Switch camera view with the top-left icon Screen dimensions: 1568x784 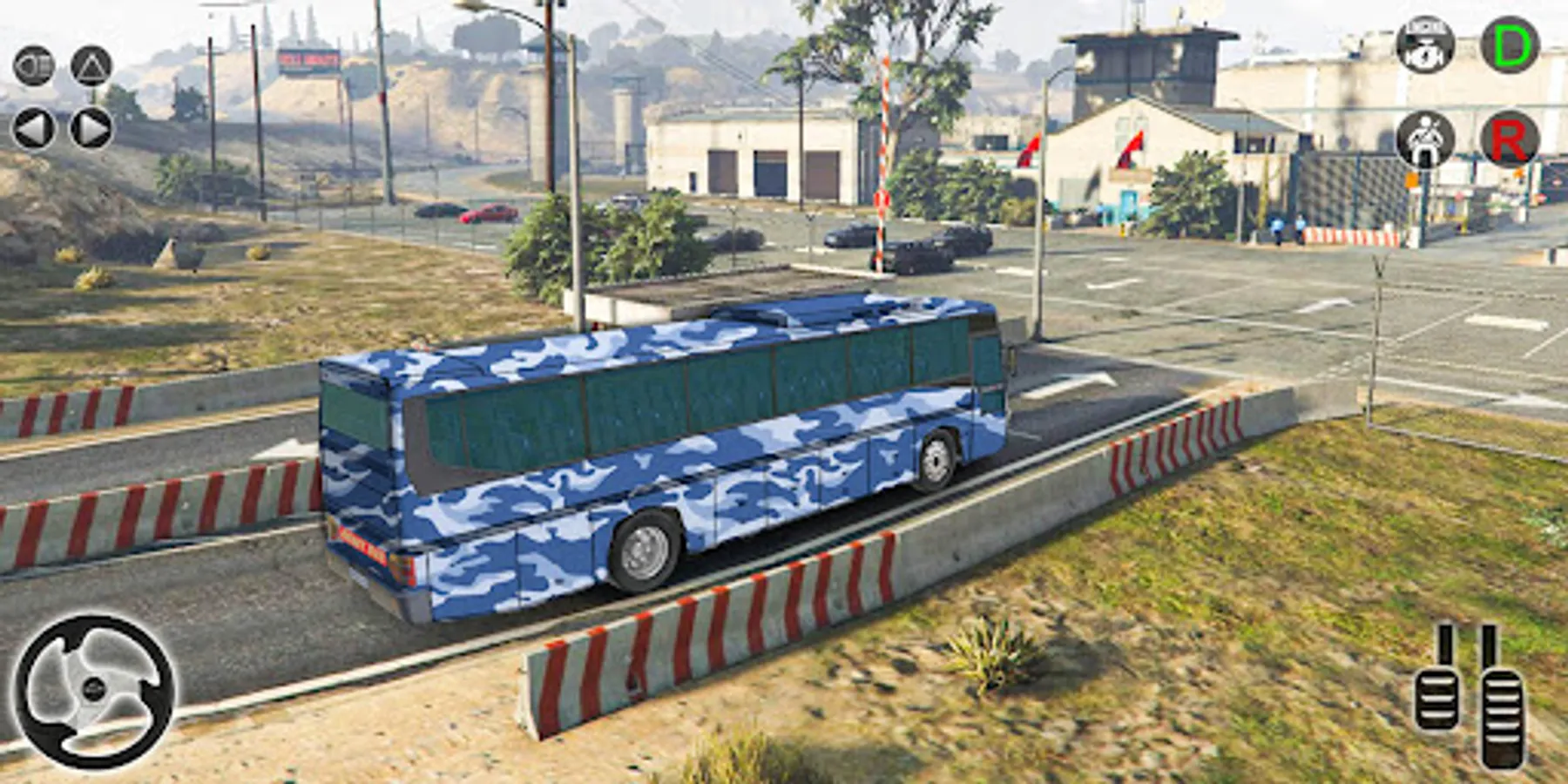(x=33, y=65)
